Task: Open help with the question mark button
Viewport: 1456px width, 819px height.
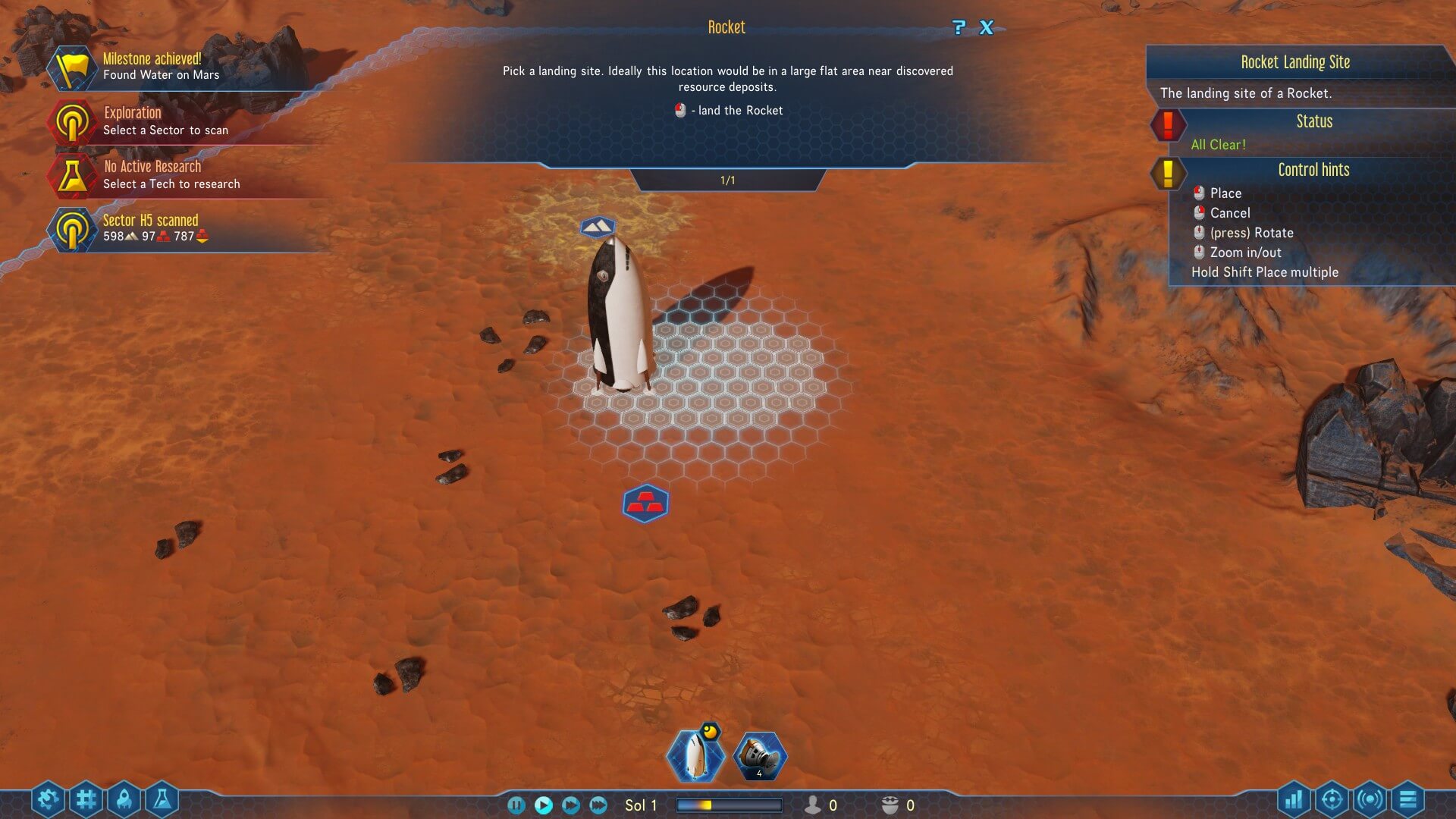Action: click(959, 28)
